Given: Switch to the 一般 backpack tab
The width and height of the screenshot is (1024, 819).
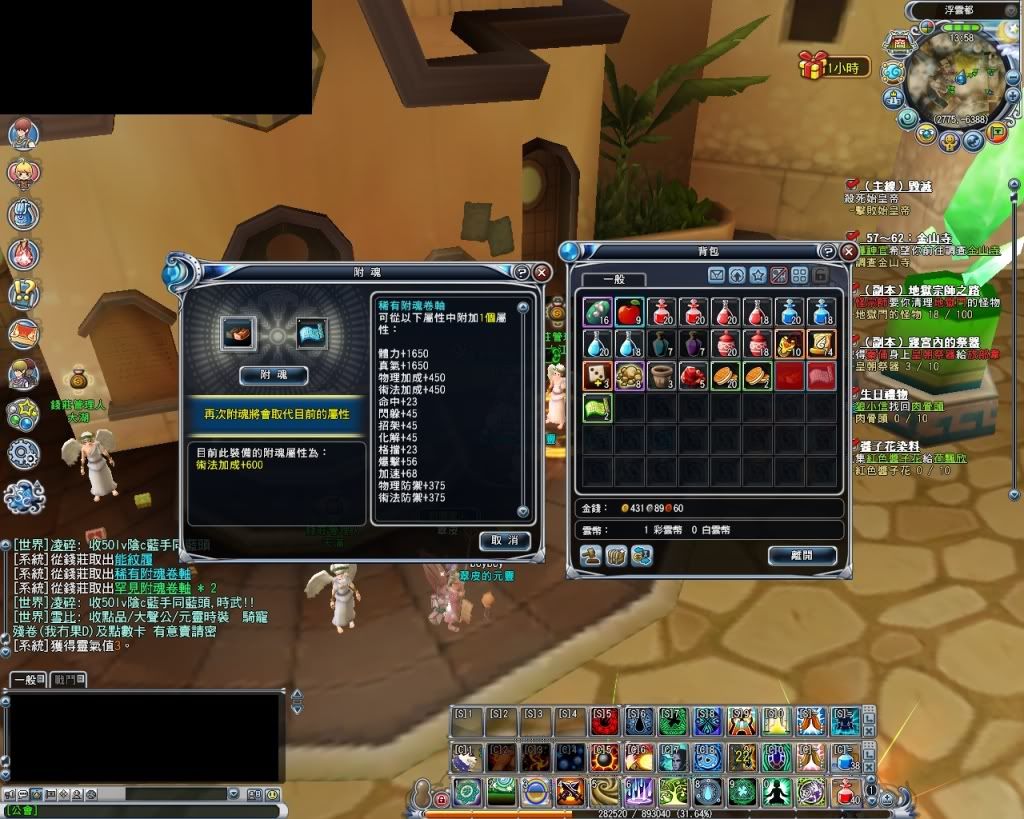Looking at the screenshot, I should coord(613,279).
